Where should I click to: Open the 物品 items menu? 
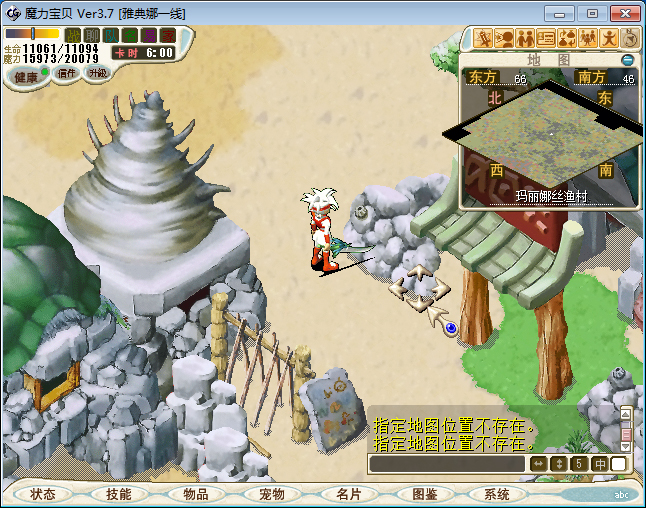pyautogui.click(x=196, y=494)
